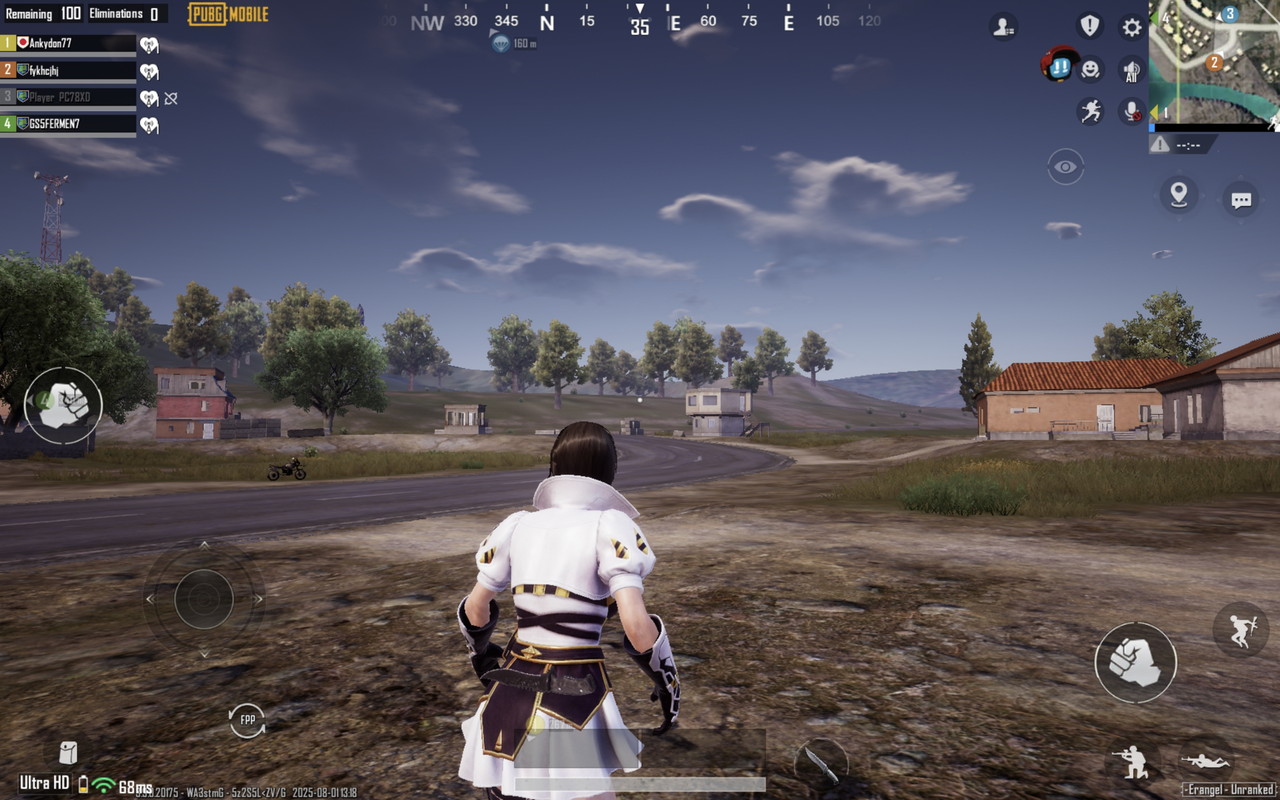Crouch using the kneeling soldier button

tap(1133, 761)
